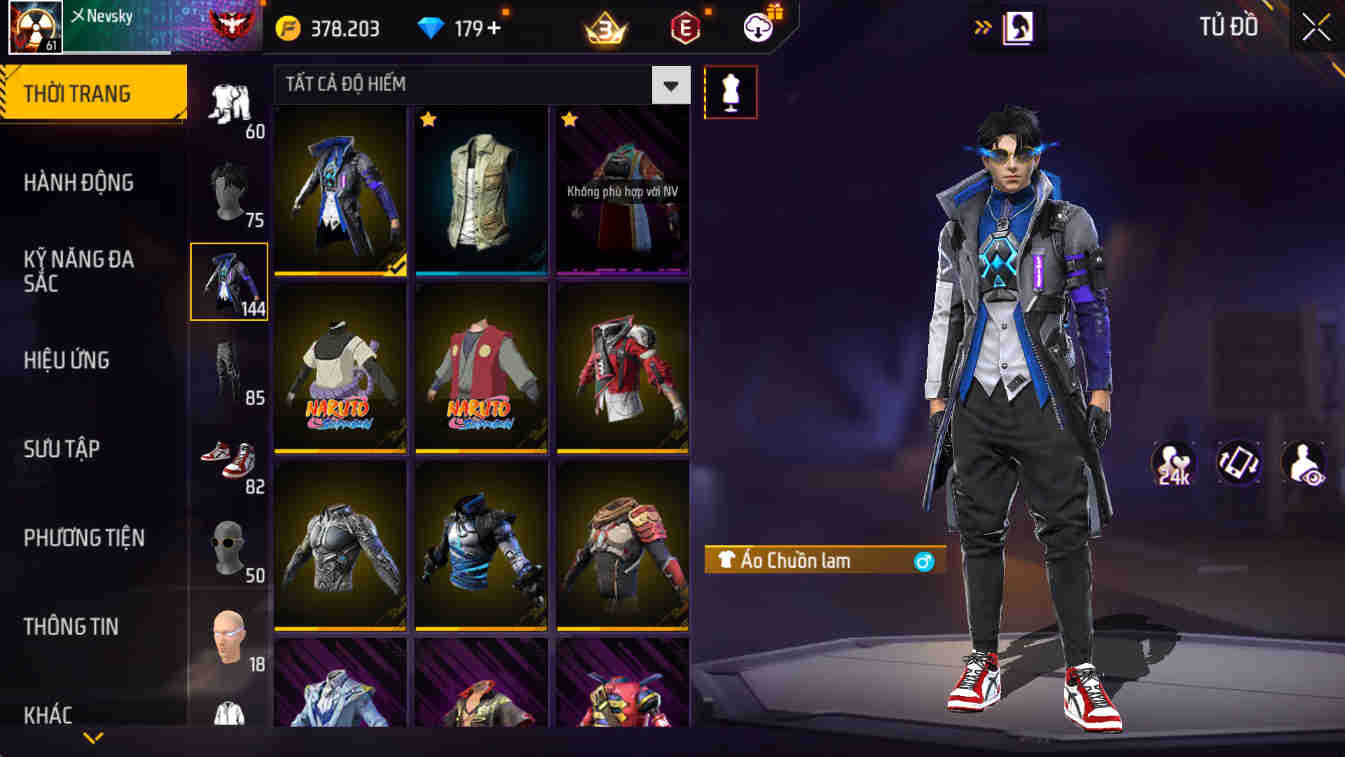Select the rotate phone view icon

(x=1236, y=463)
